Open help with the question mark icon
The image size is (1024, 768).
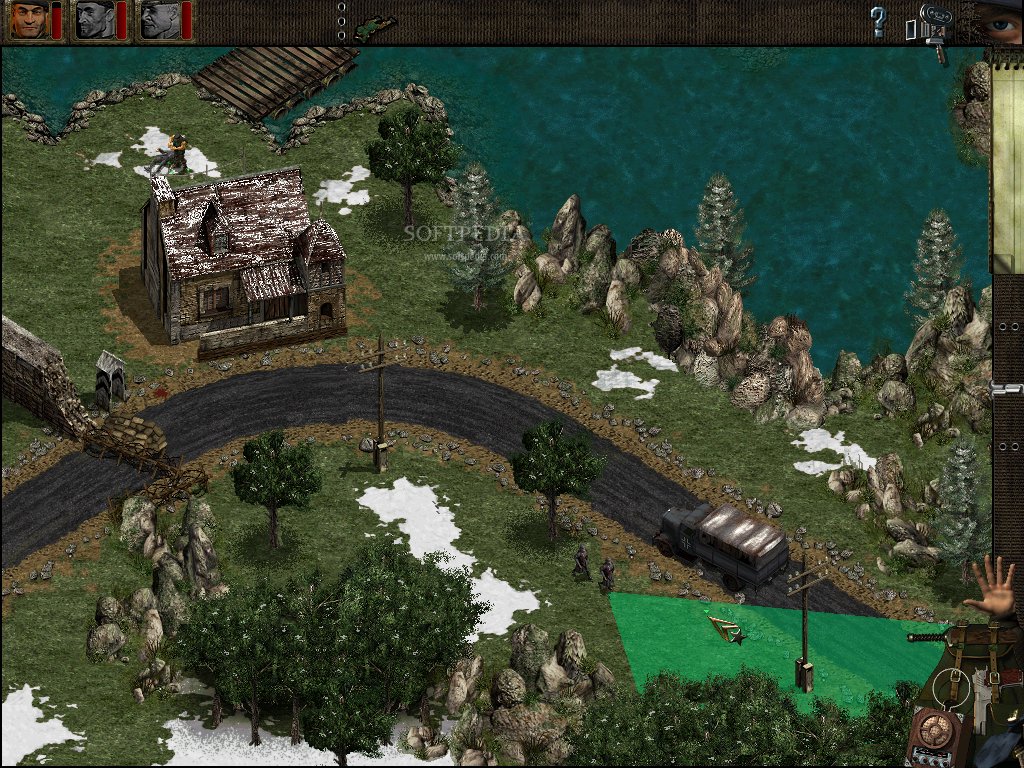(x=878, y=21)
